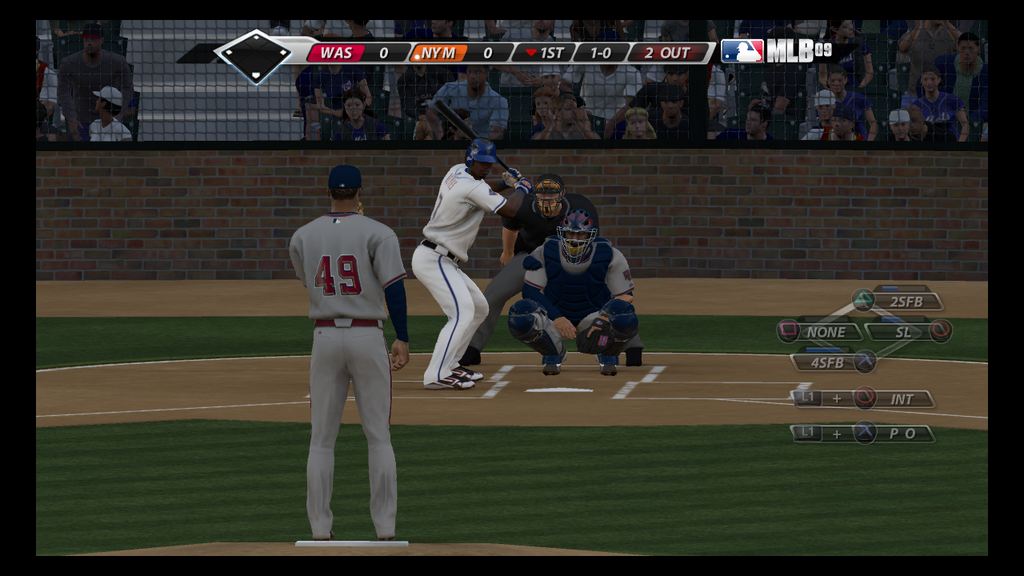
Task: Select the 2SFB two-seam fastball pitch
Action: click(x=904, y=301)
